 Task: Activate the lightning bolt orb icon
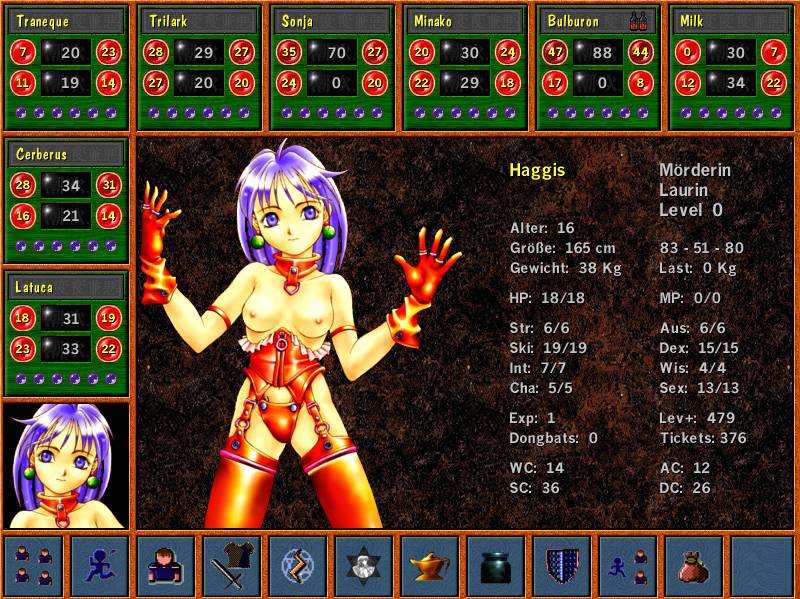(x=298, y=565)
